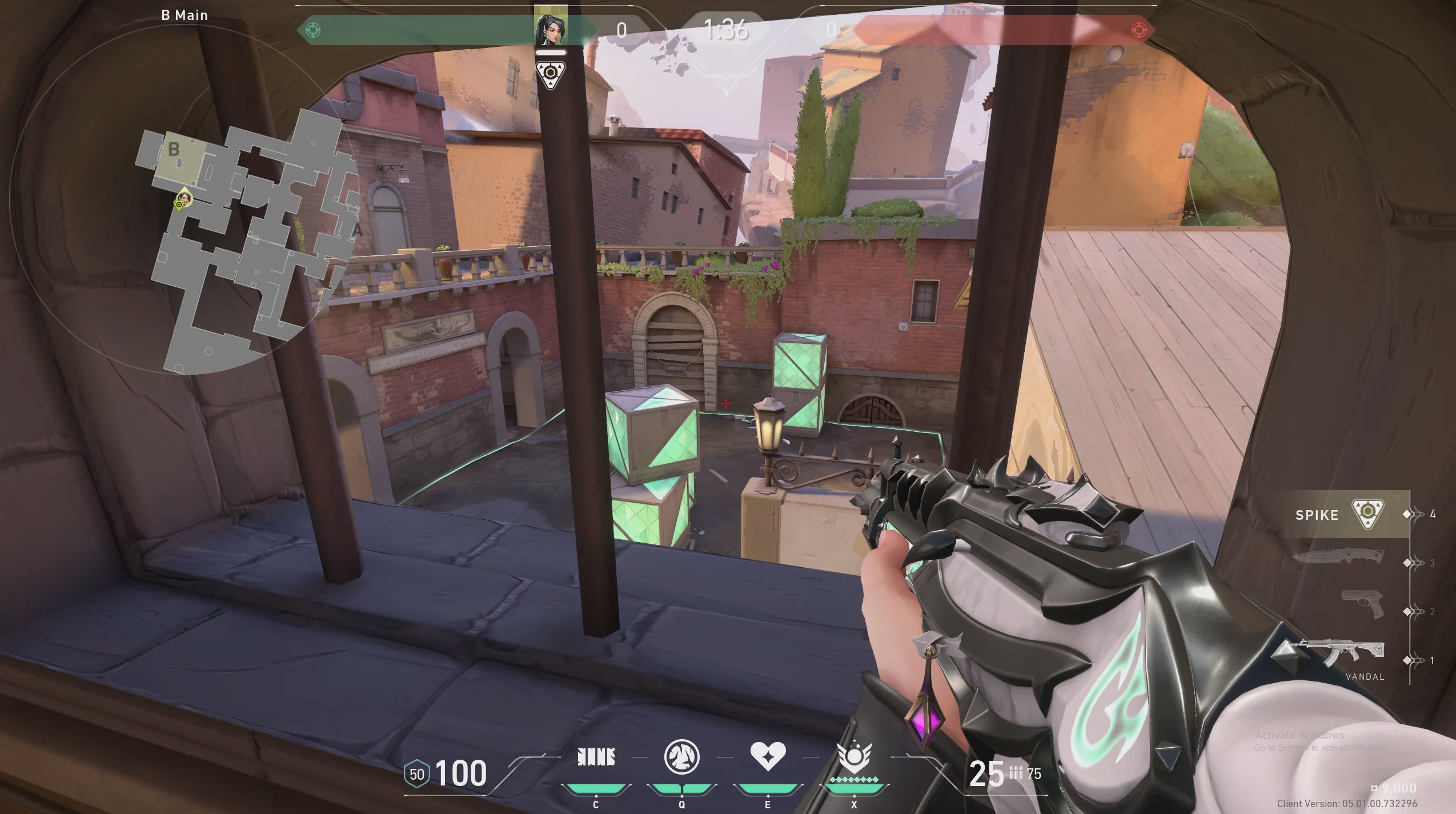Click the red team emblem

click(1138, 30)
